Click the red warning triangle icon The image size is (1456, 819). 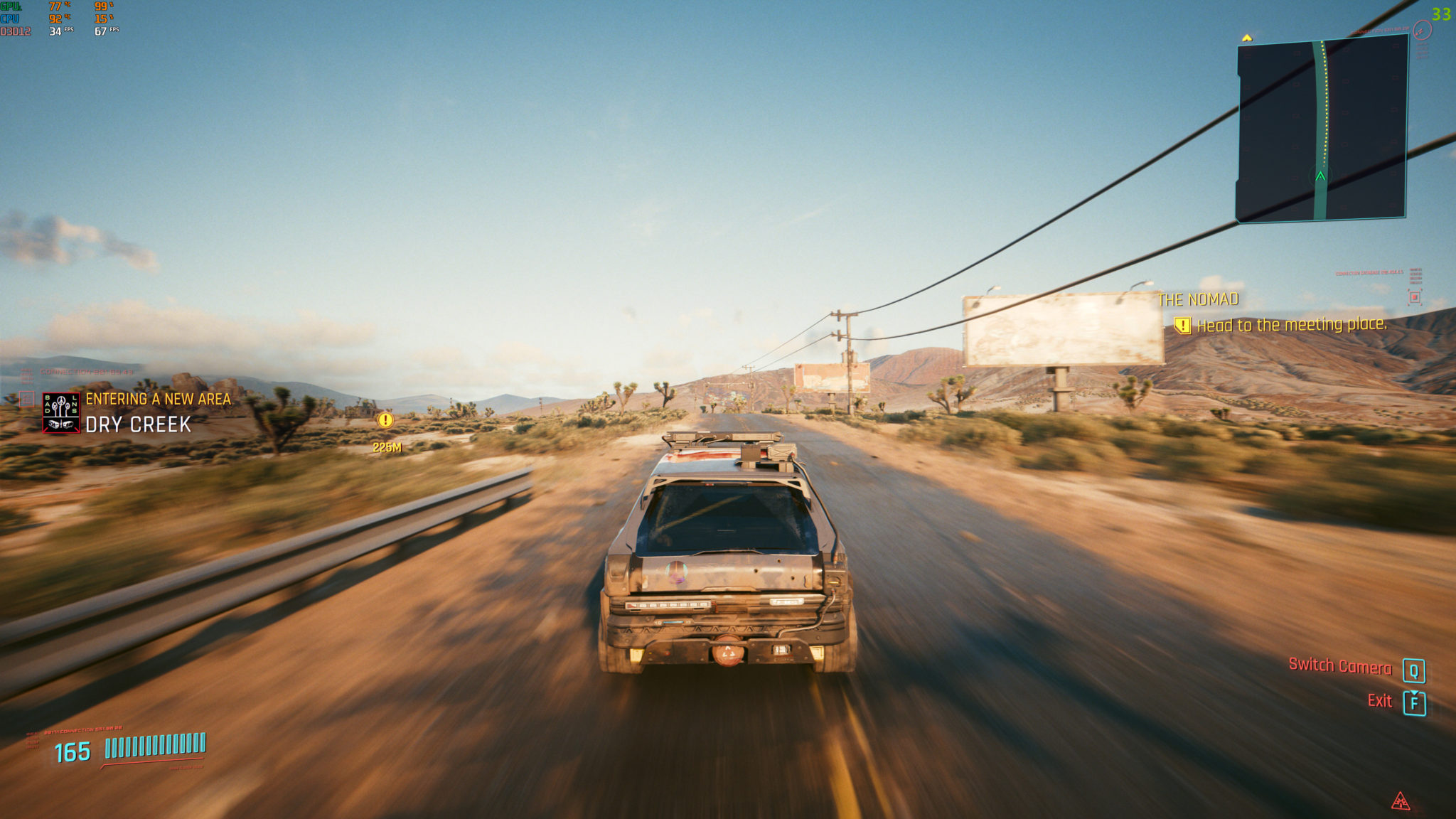click(1400, 801)
